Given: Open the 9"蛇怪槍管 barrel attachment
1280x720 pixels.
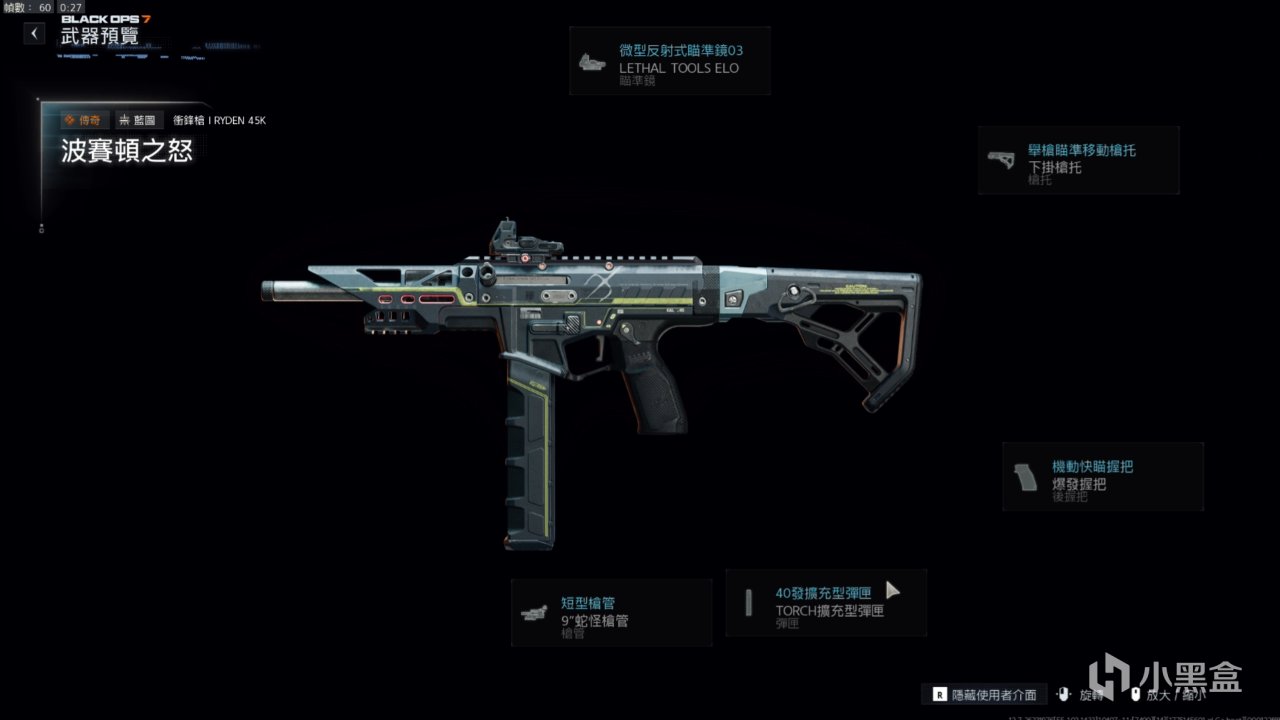Looking at the screenshot, I should 611,613.
